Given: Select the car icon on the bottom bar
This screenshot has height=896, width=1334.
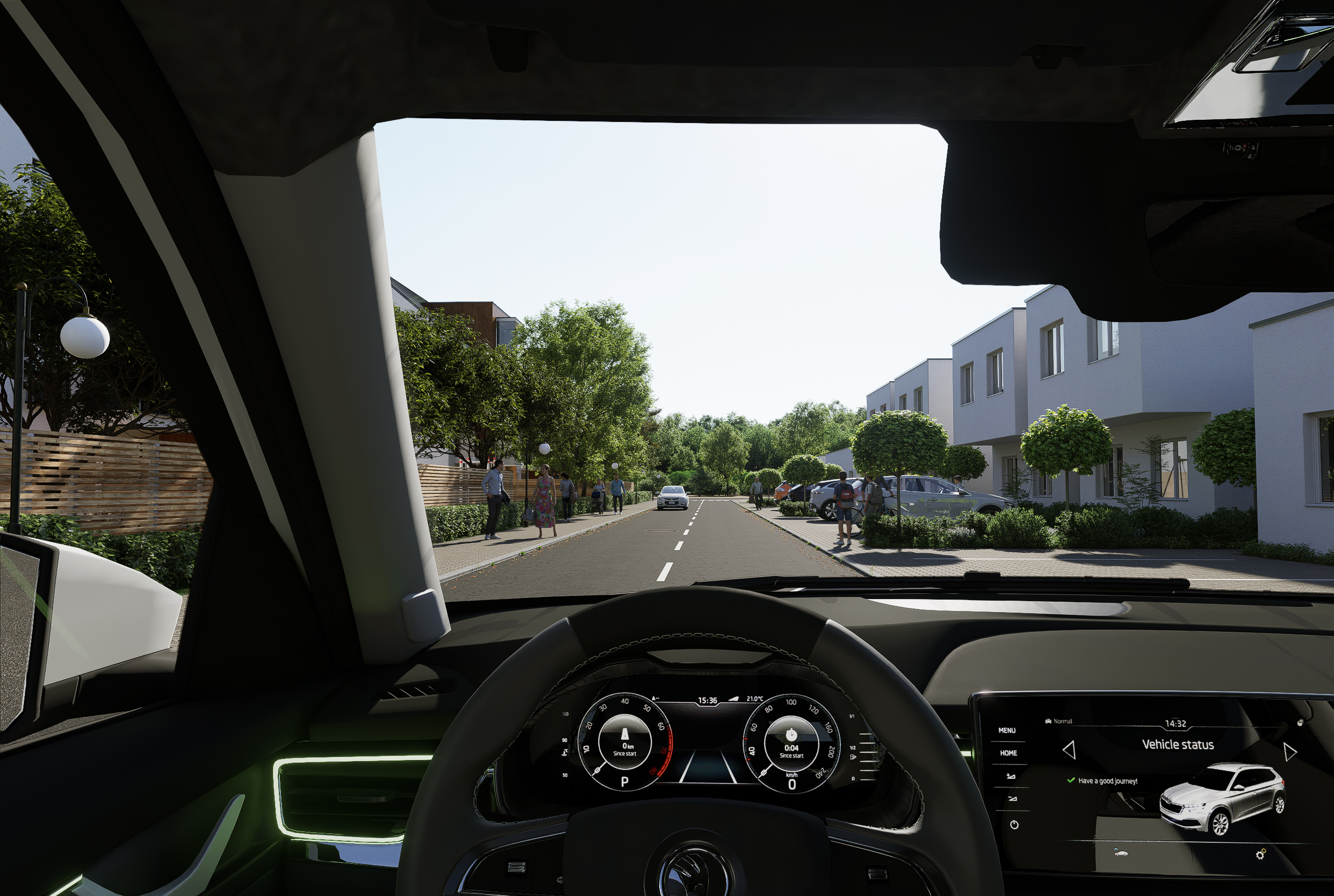Looking at the screenshot, I should click(1121, 853).
